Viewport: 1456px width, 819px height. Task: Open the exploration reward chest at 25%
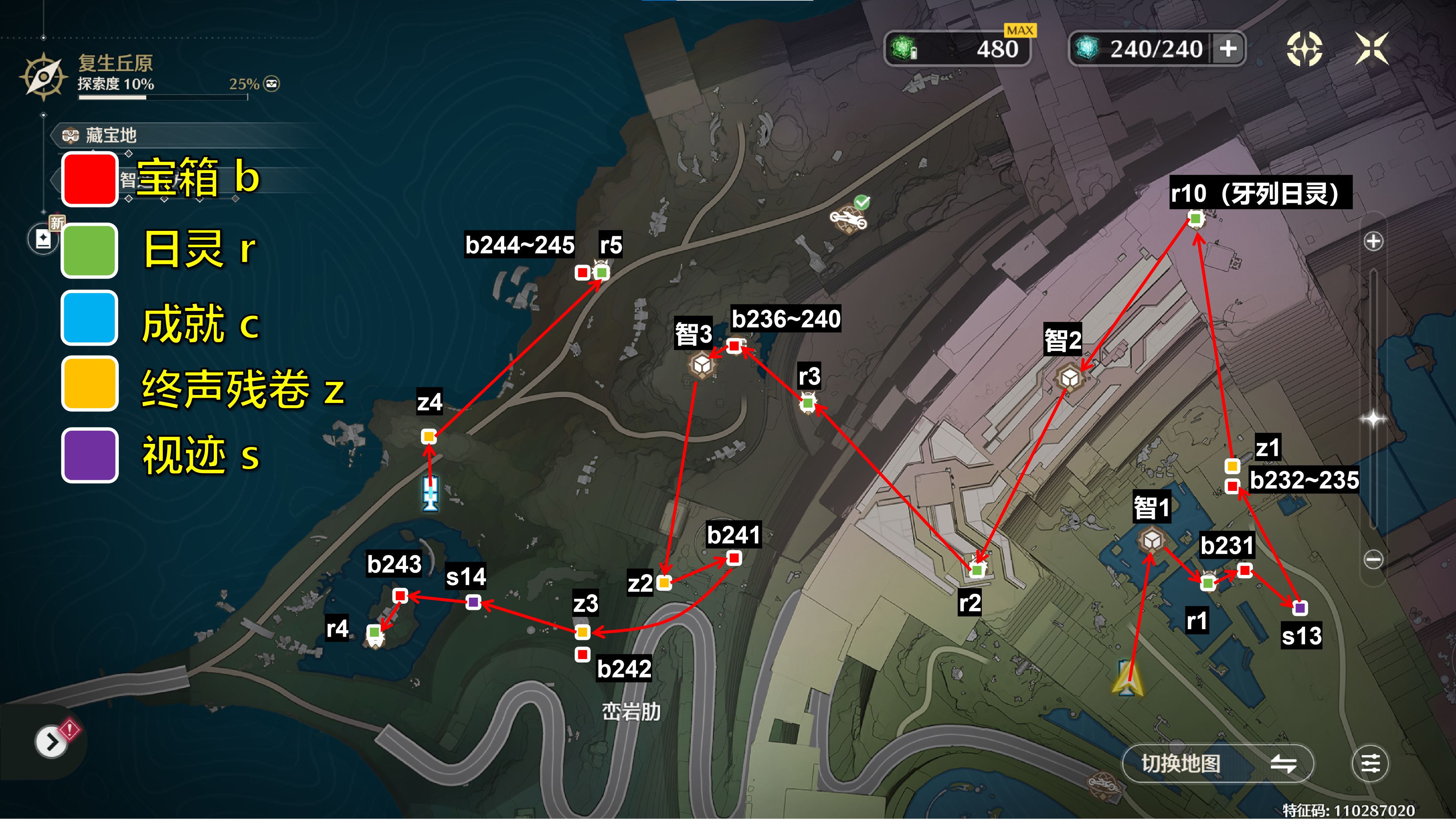pos(272,84)
